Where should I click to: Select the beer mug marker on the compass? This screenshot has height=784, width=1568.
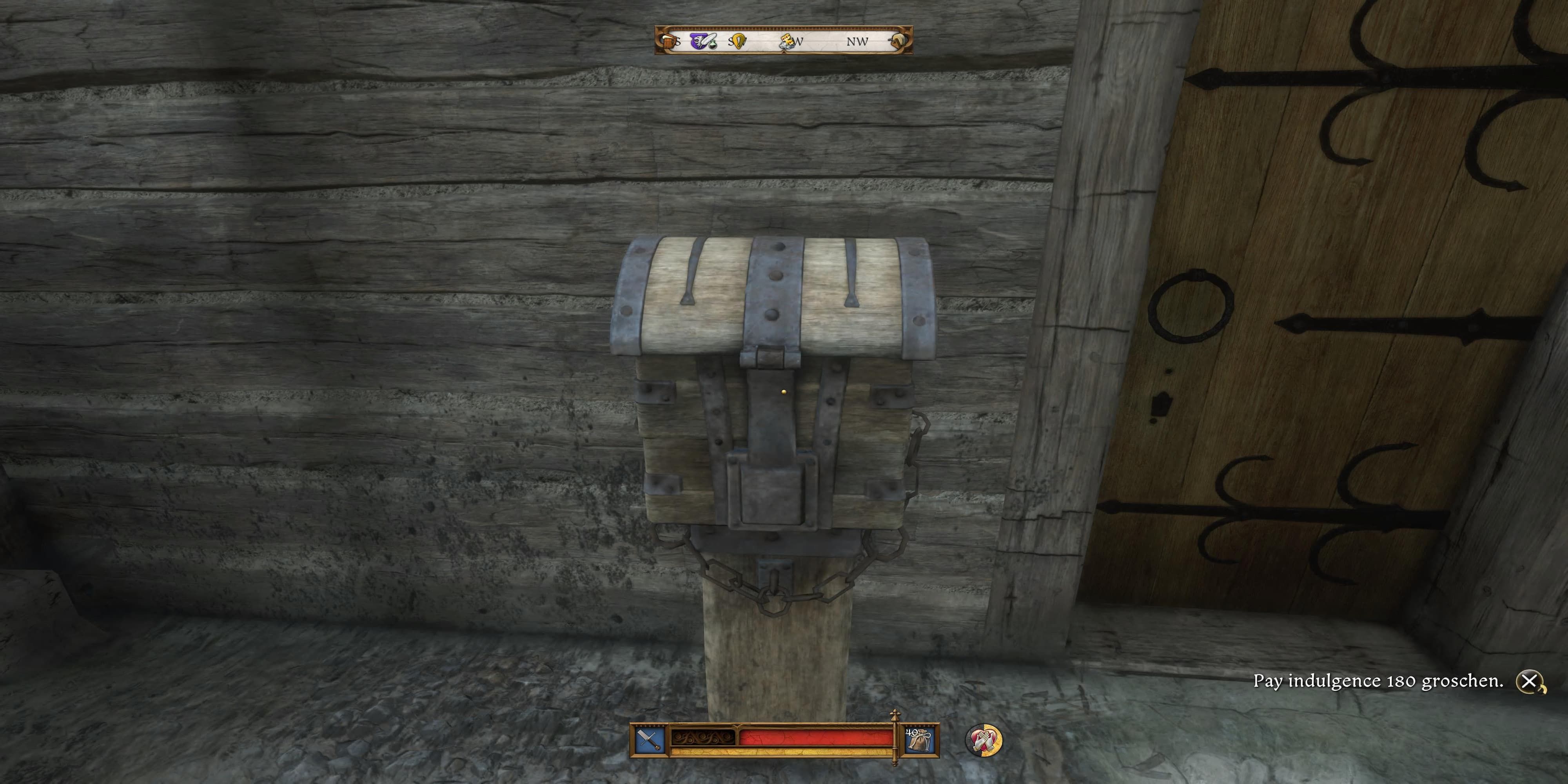pyautogui.click(x=670, y=42)
